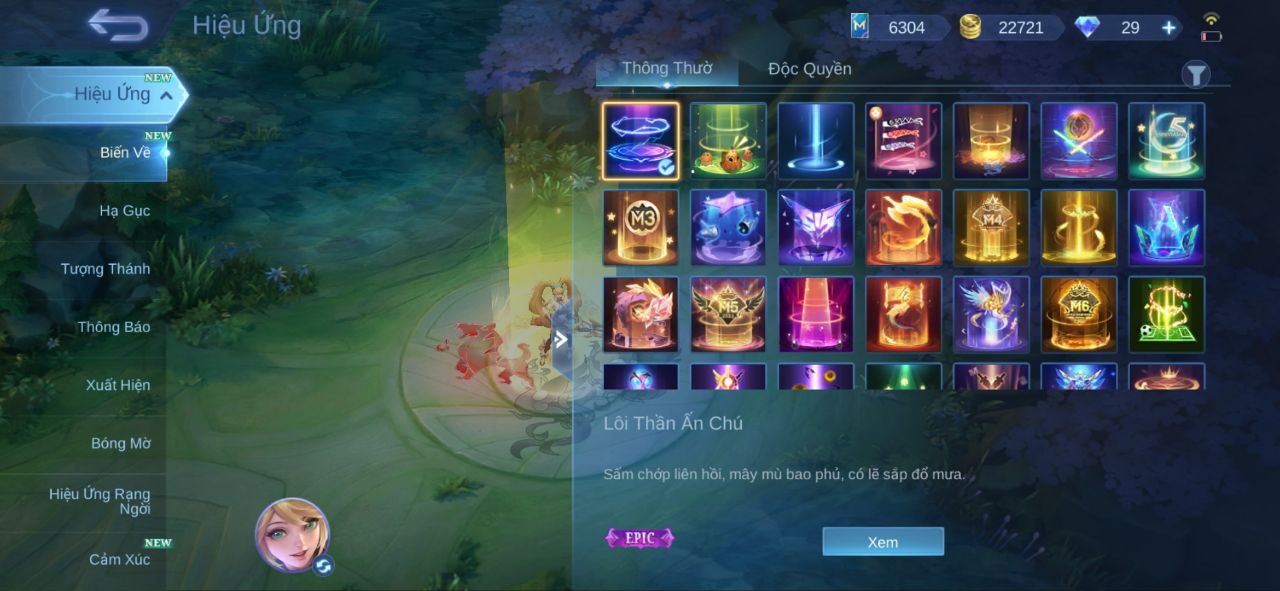Screen dimensions: 1280x591
Task: Select the Biến Về menu entry
Action: click(x=125, y=153)
